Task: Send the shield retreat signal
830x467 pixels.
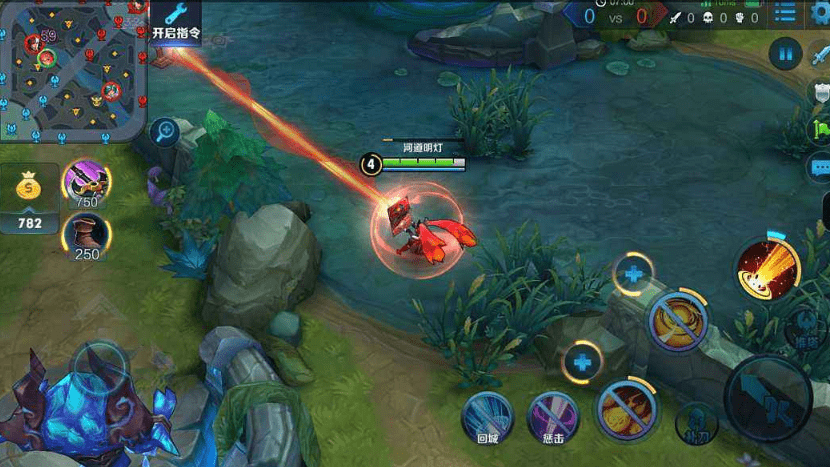Action: (x=820, y=92)
